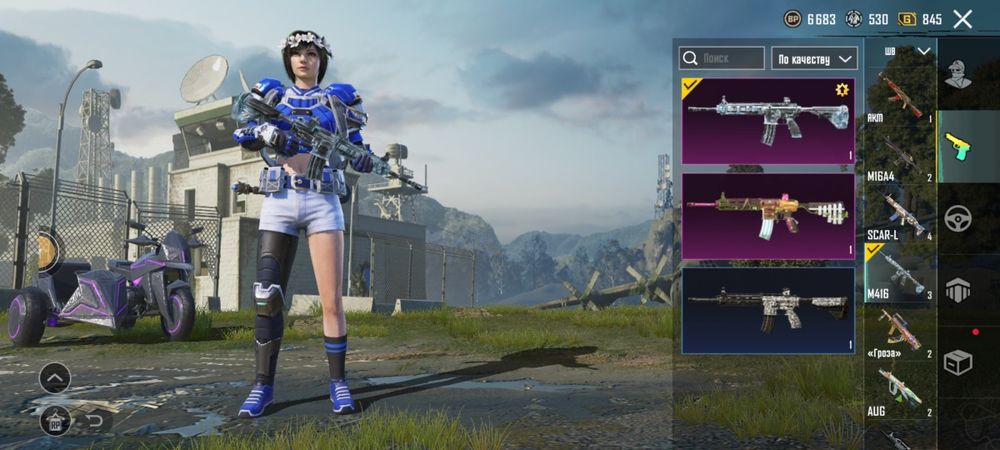This screenshot has width=1000, height=450.
Task: Expand the up-arrow button
Action: pos(55,377)
